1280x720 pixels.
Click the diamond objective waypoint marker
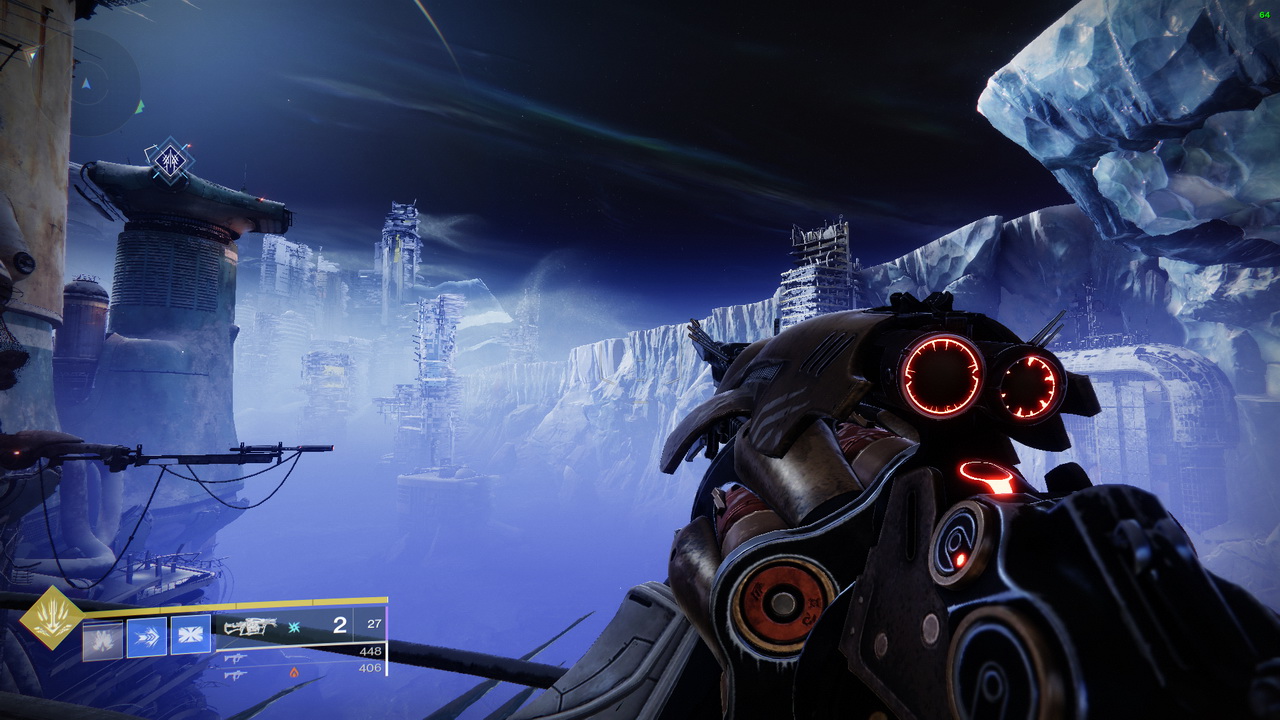pos(169,160)
